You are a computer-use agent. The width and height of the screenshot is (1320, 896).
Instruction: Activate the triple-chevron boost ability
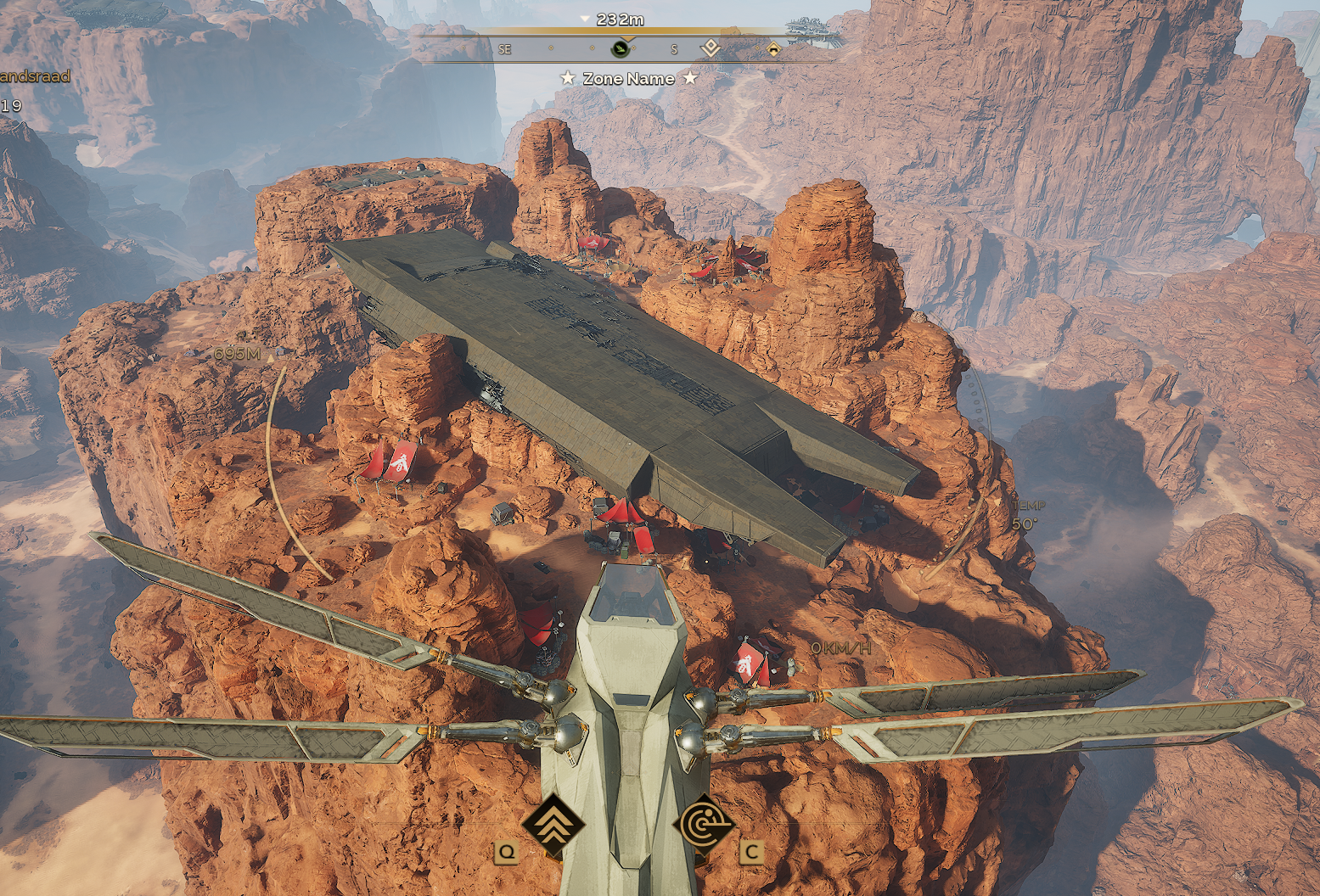553,825
